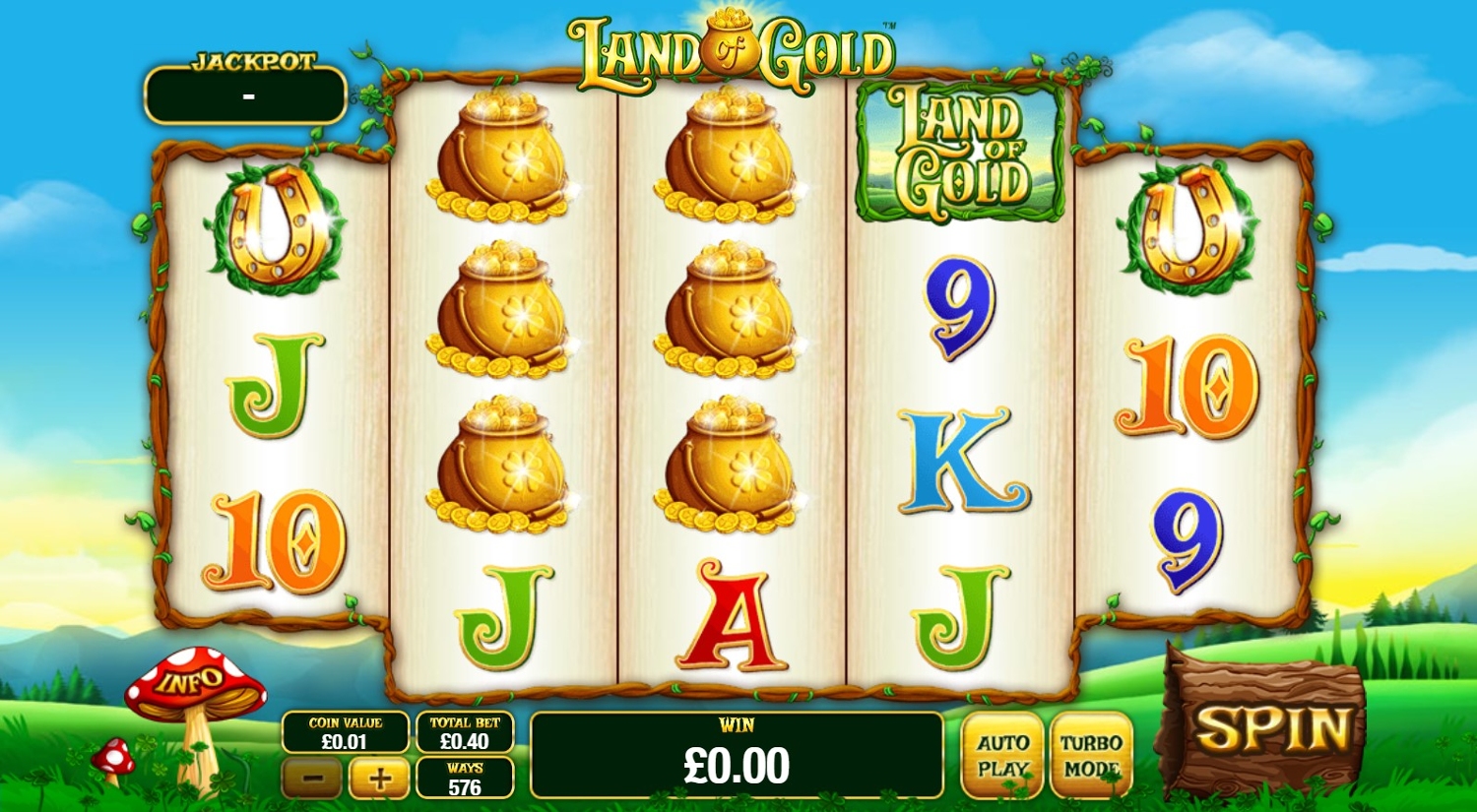Increase coin value with plus button

coord(379,779)
